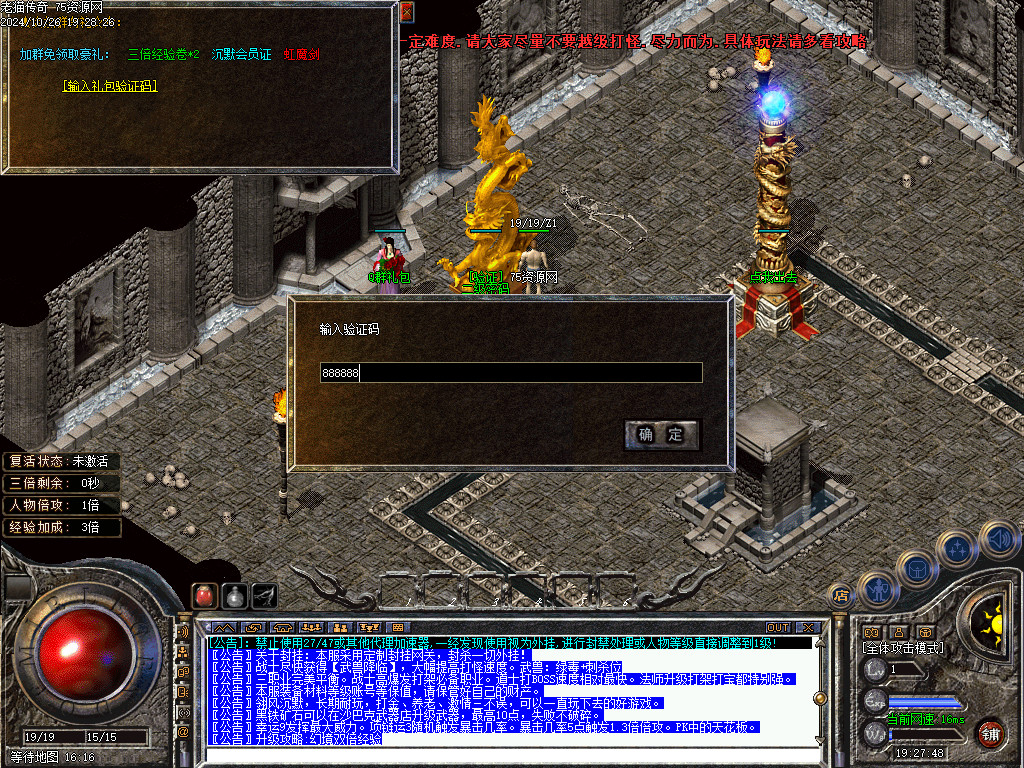
Task: Close the gift pack NPC dialog
Action: 406,12
